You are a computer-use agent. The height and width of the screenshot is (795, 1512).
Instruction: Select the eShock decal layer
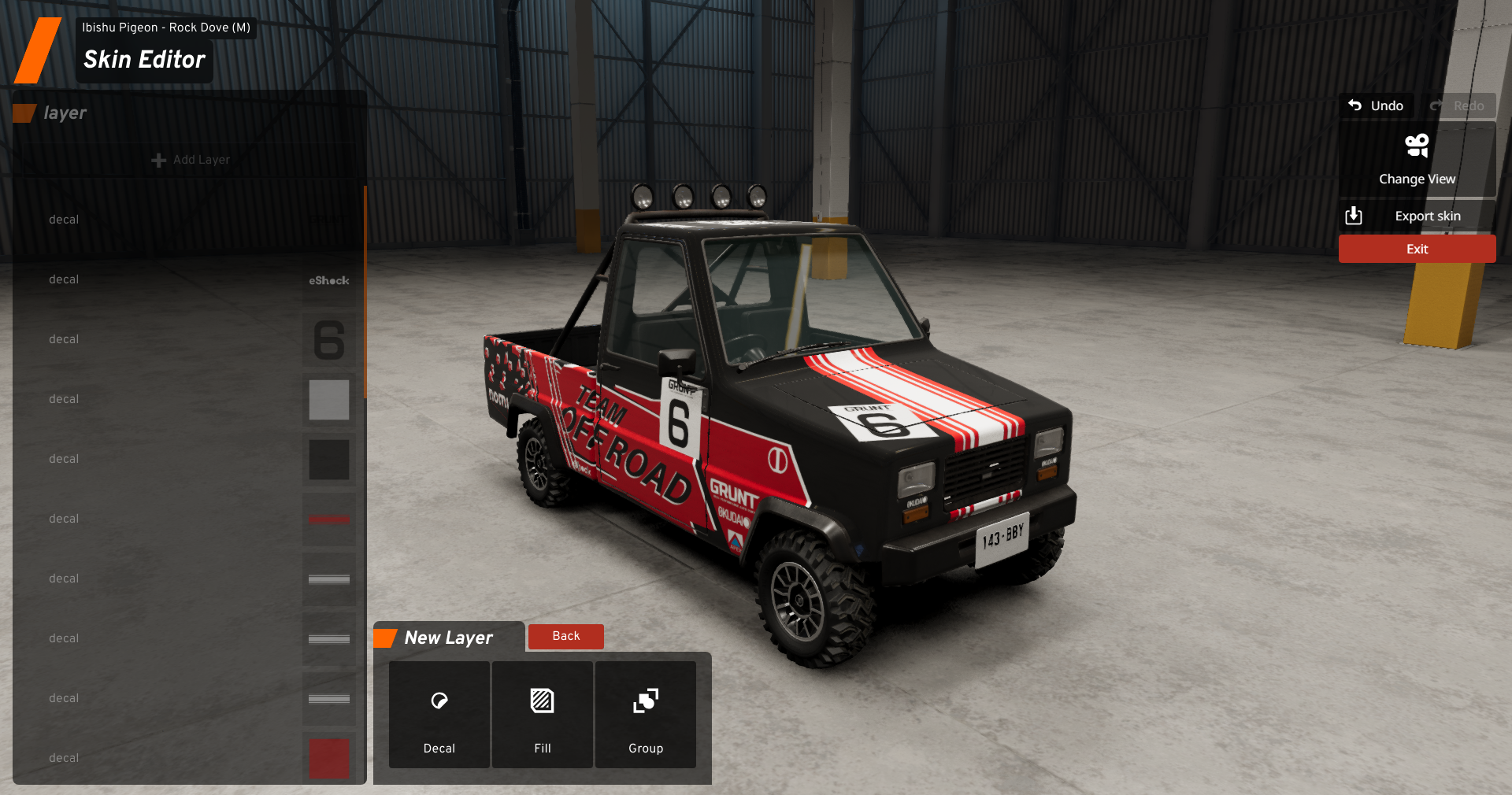[x=189, y=279]
